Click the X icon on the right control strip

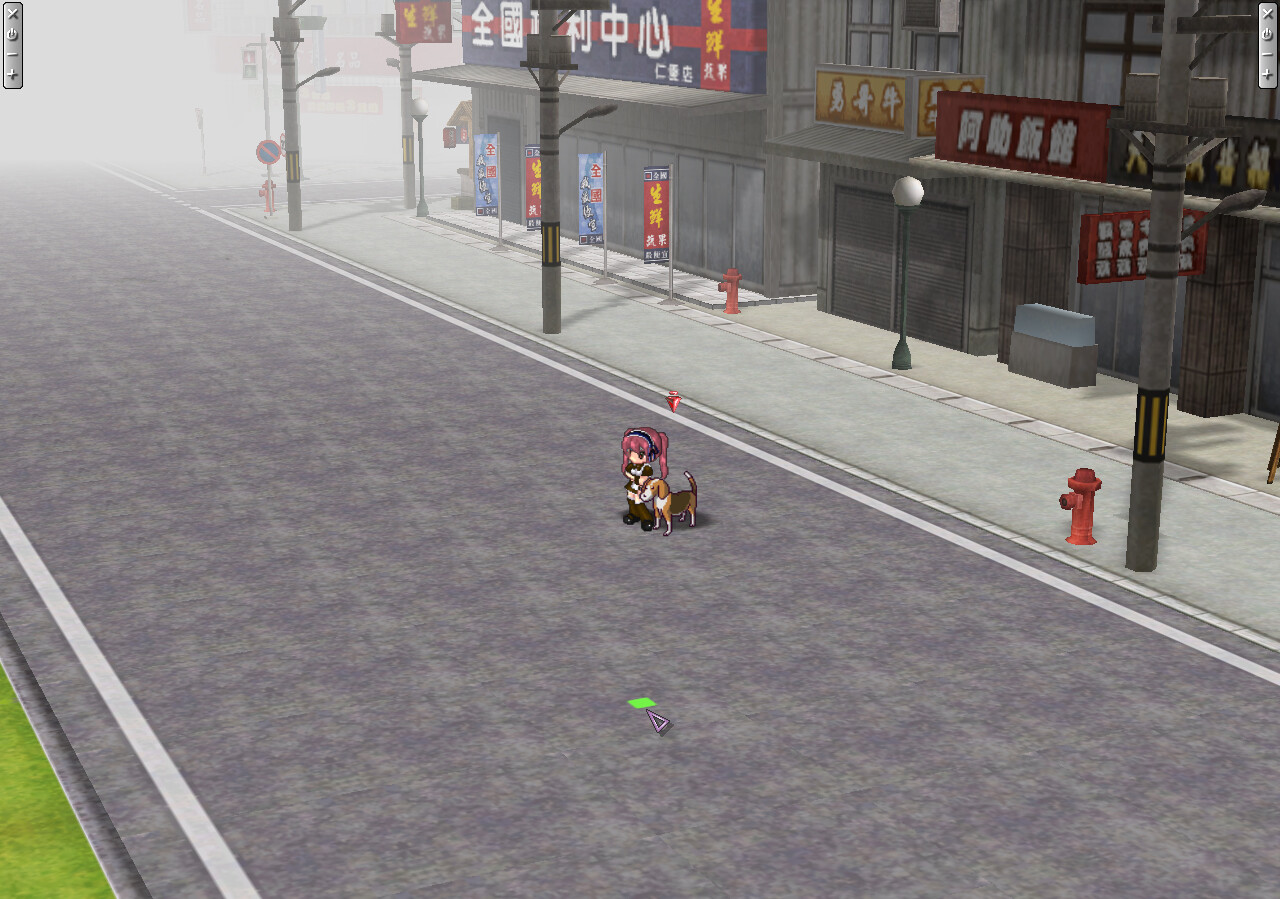tap(1267, 14)
